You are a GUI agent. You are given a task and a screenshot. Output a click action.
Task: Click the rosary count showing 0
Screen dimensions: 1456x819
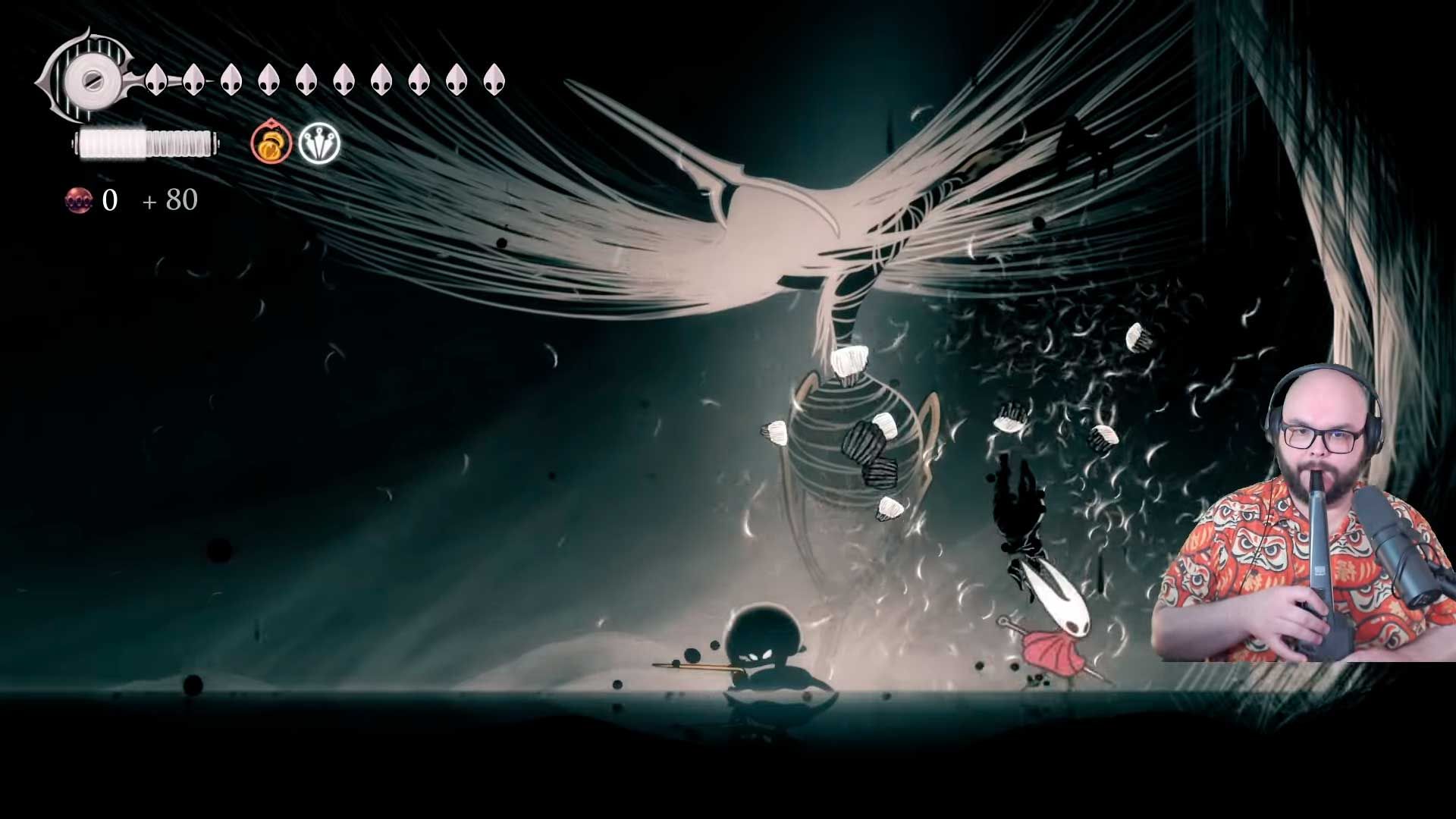[108, 200]
